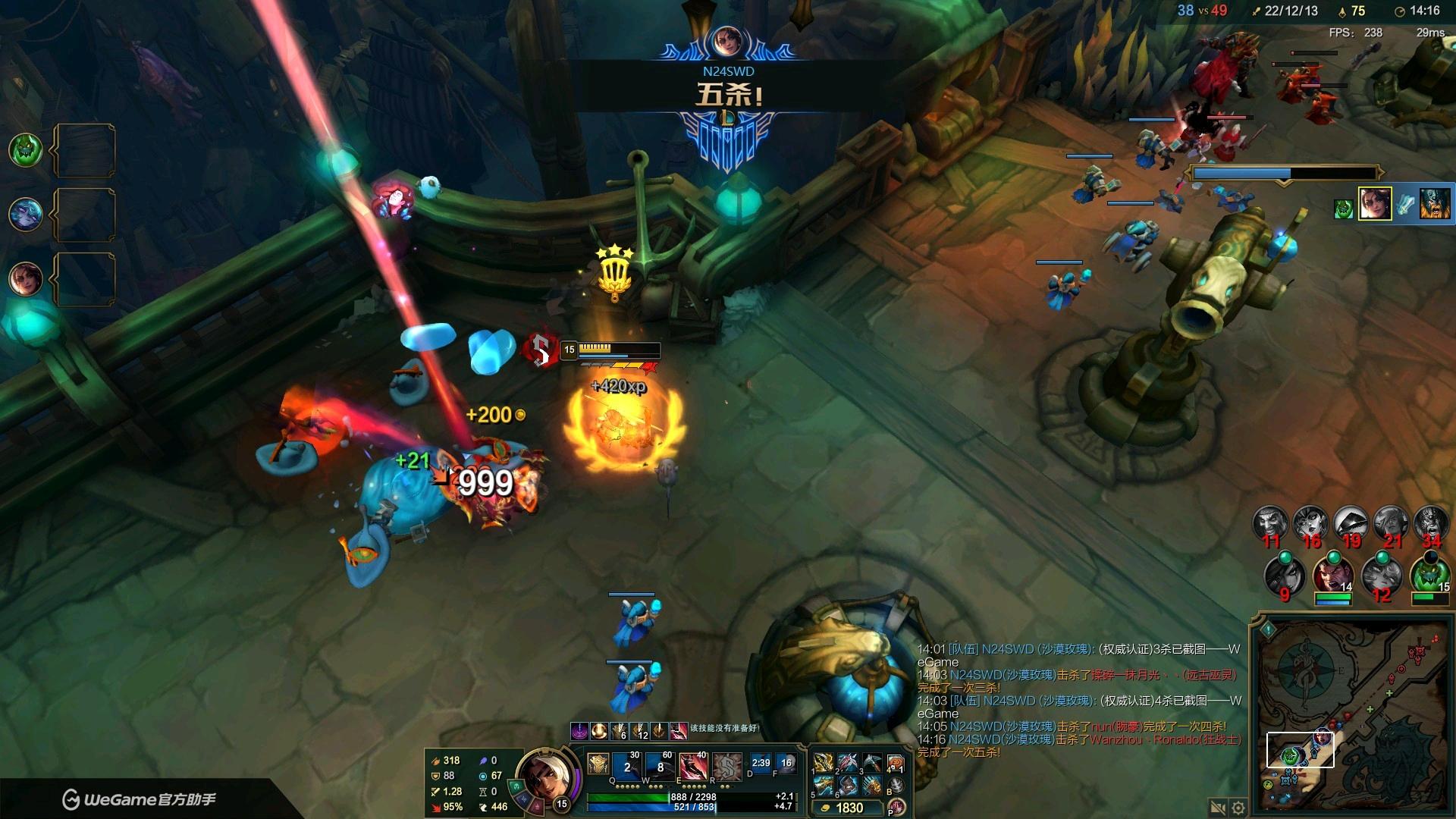Viewport: 1456px width, 819px height.
Task: Trigger the R ultimate ability icon
Action: coord(726,767)
